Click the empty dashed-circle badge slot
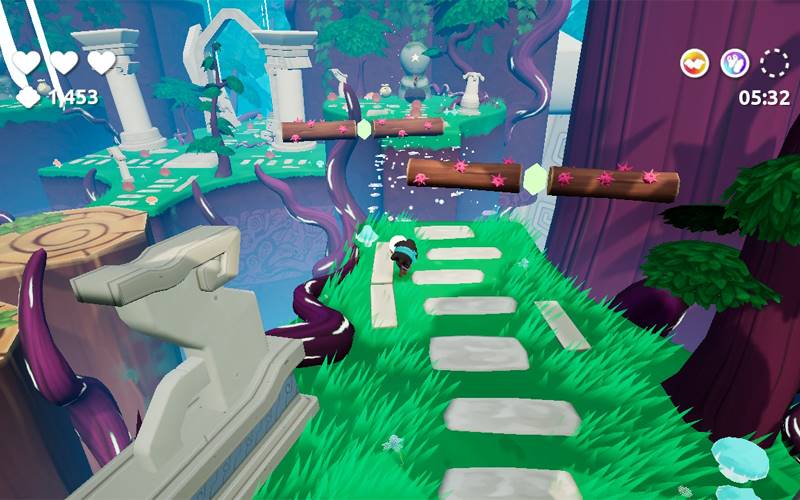Screen dimensions: 800x500 click(774, 63)
